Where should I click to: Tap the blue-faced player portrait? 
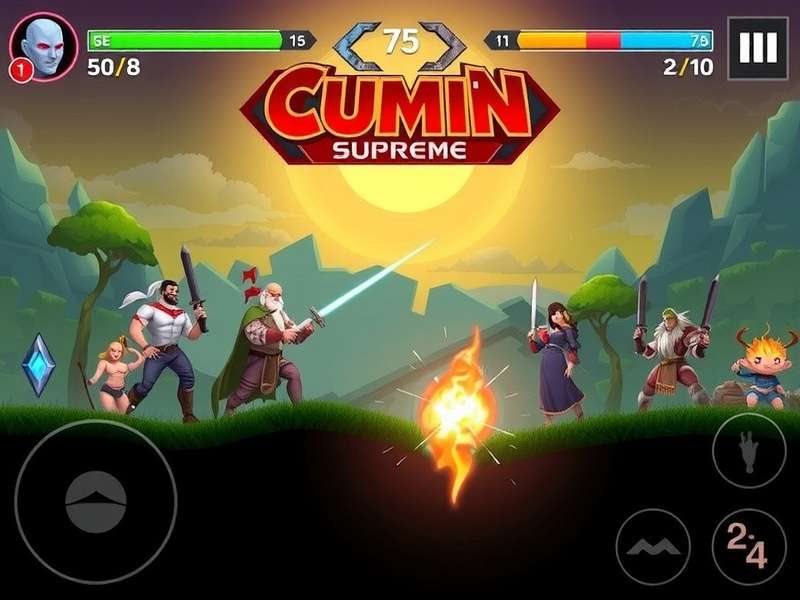click(43, 42)
